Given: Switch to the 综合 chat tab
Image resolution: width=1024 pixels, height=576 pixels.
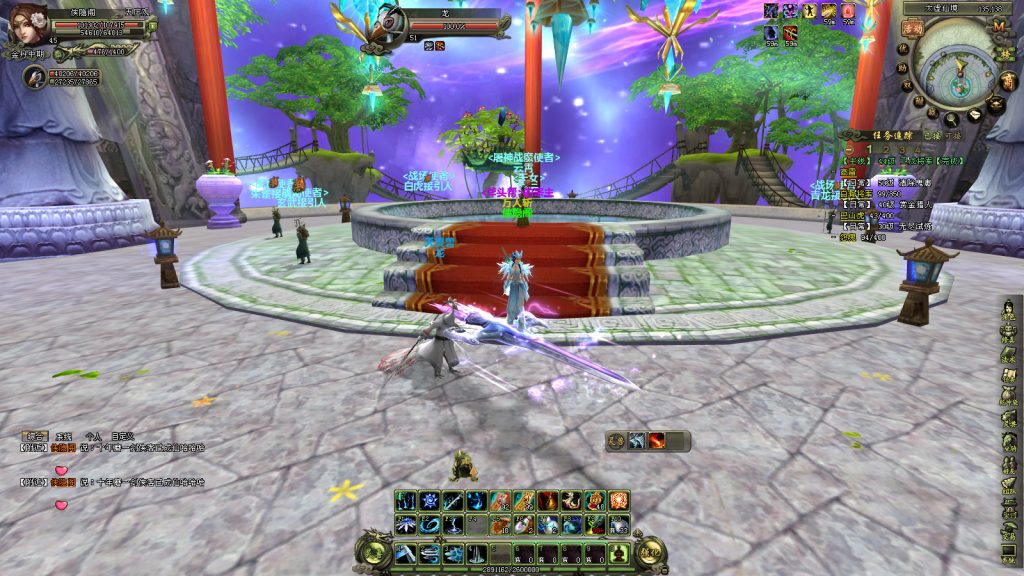Looking at the screenshot, I should tap(35, 437).
